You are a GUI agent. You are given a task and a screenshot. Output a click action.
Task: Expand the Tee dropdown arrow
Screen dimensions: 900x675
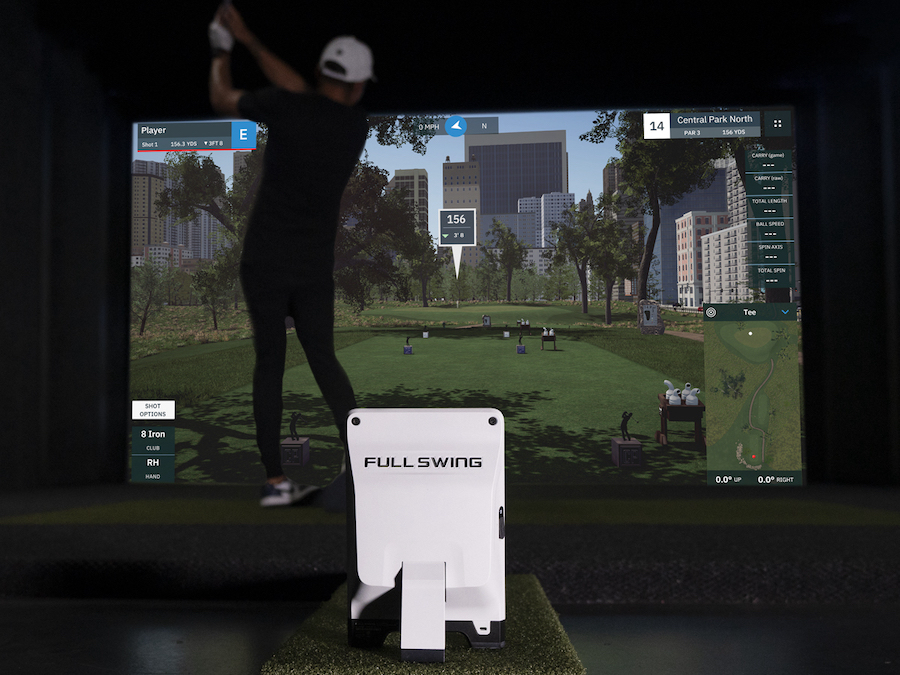786,312
